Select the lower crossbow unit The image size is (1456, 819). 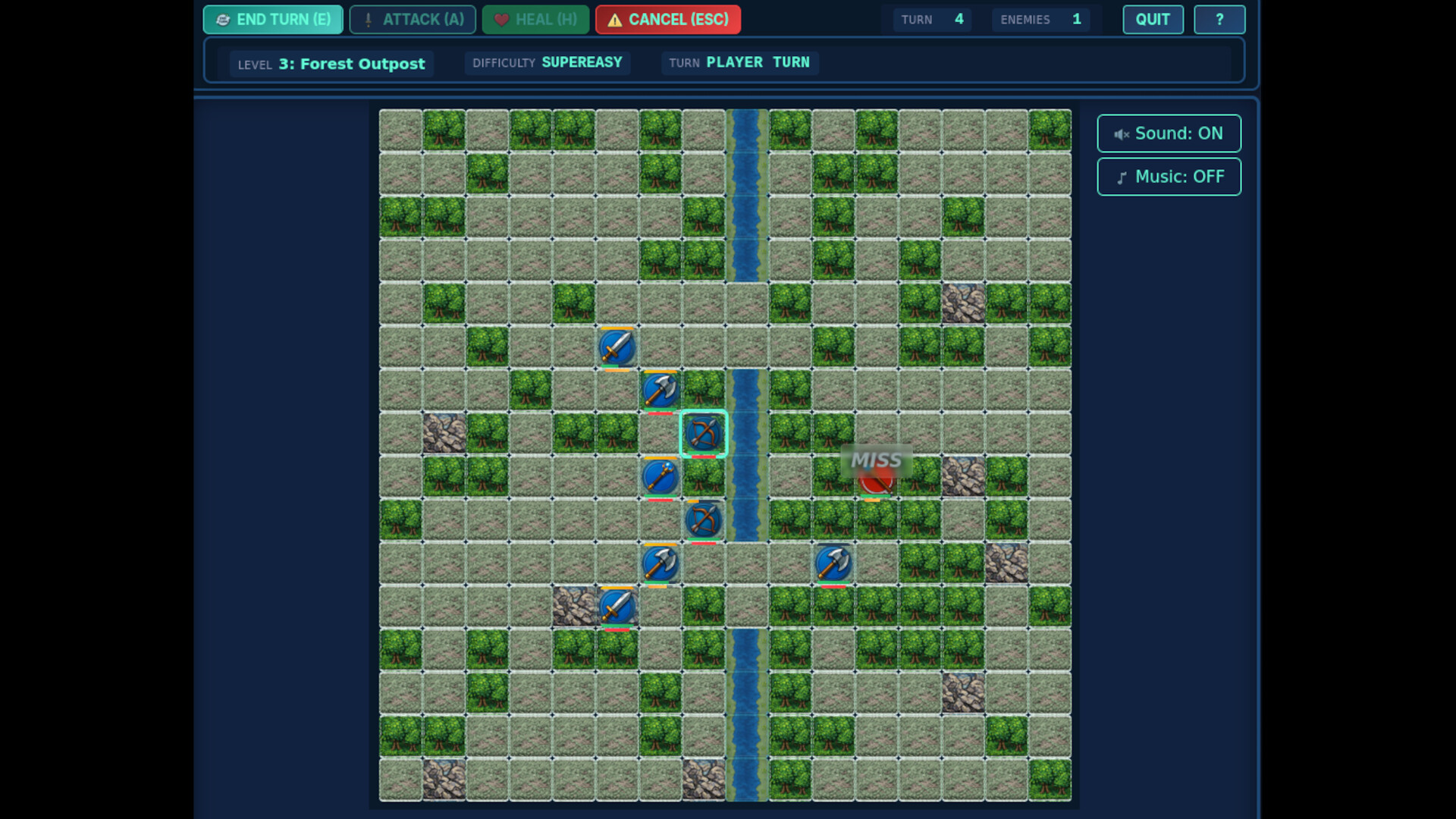click(703, 519)
